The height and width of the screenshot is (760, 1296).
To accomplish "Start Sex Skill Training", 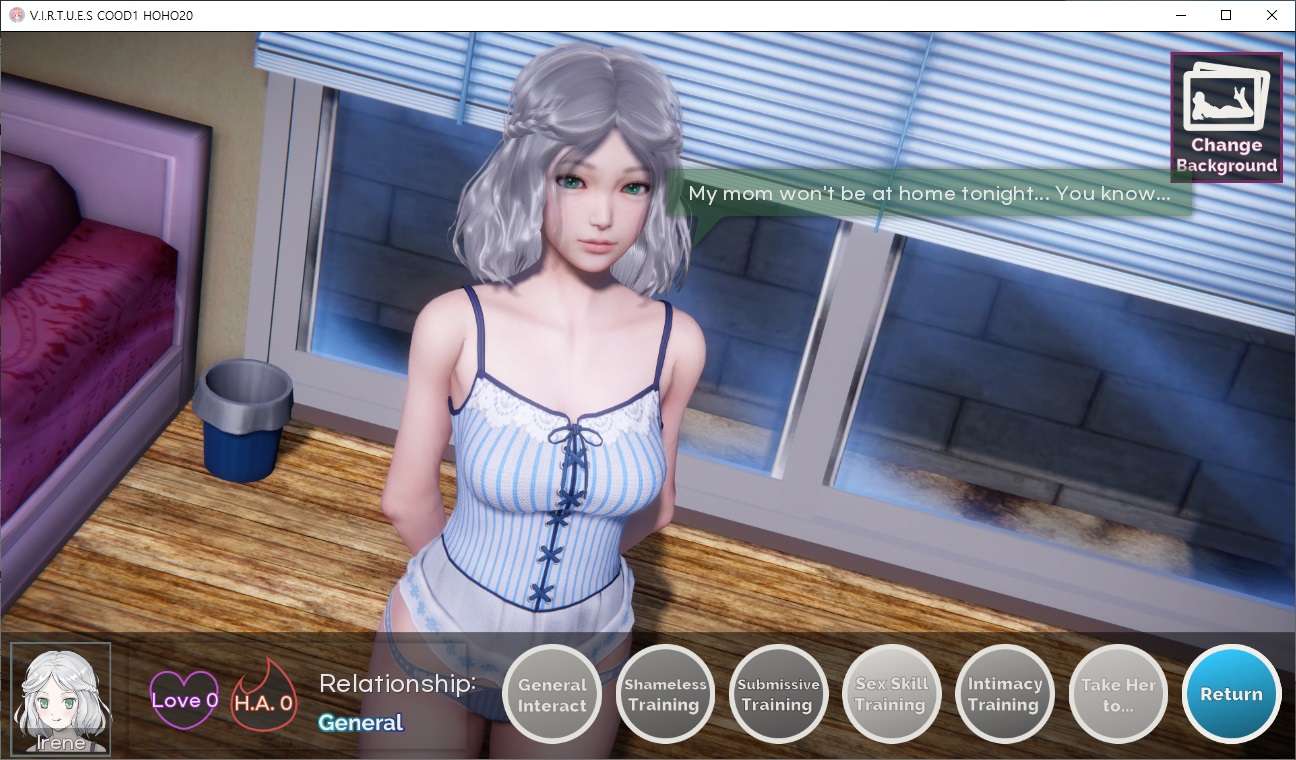I will tap(891, 695).
